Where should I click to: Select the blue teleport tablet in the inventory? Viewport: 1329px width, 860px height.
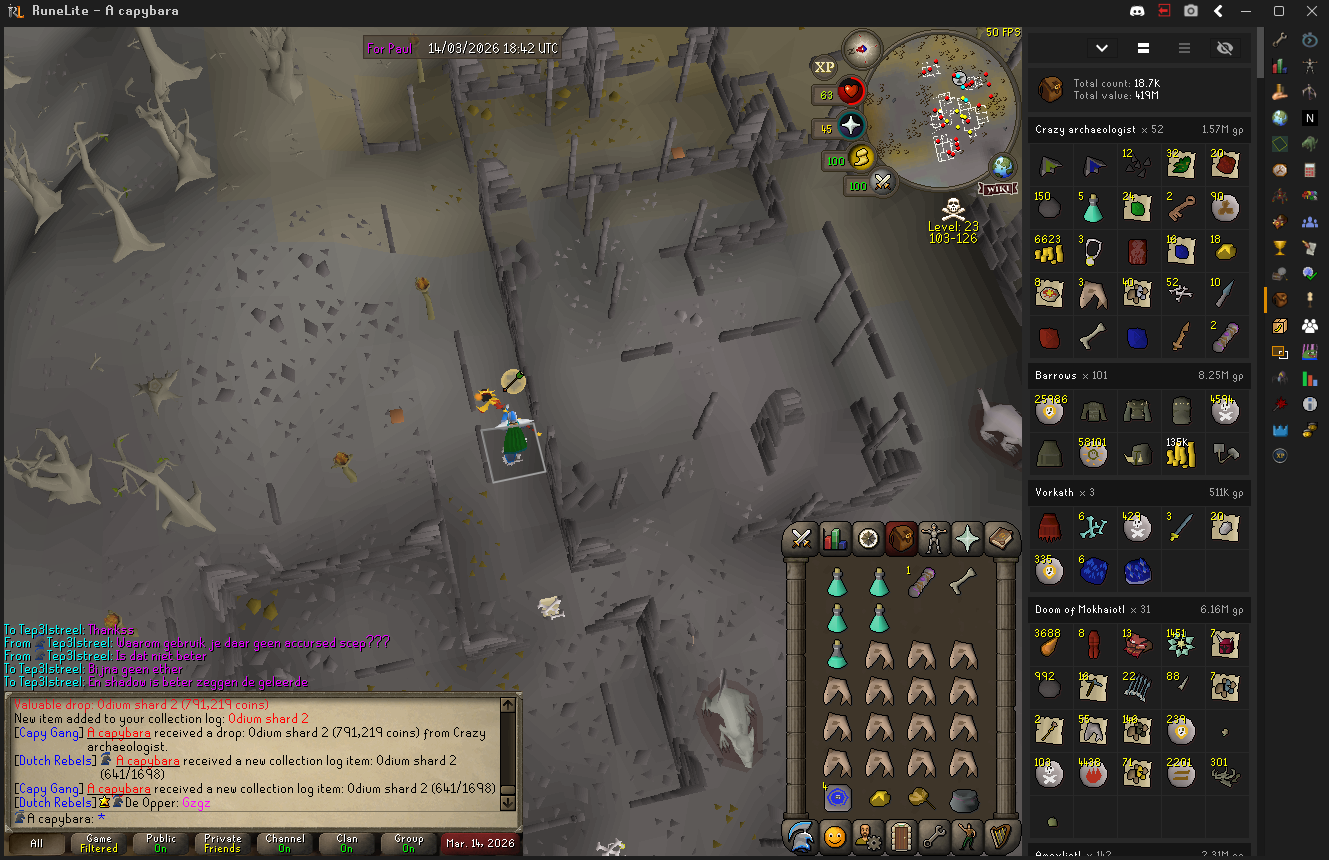coord(837,798)
